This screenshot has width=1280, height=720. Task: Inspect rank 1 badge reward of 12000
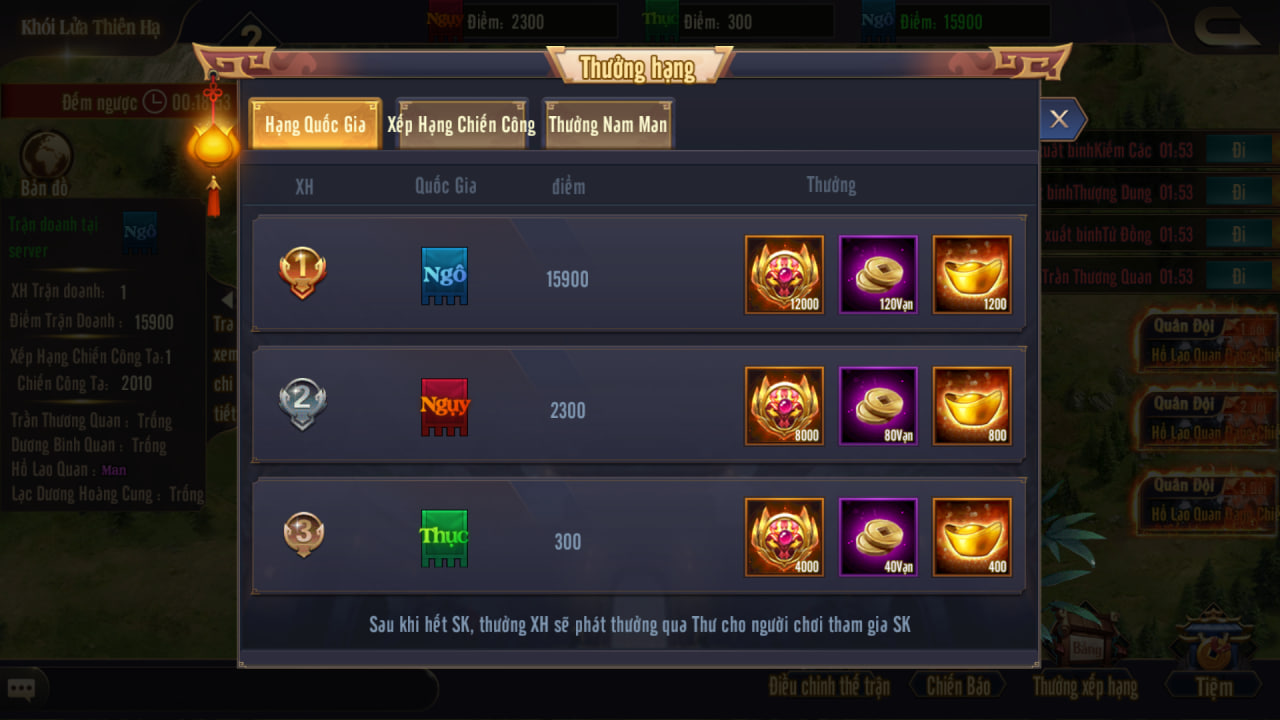coord(784,275)
